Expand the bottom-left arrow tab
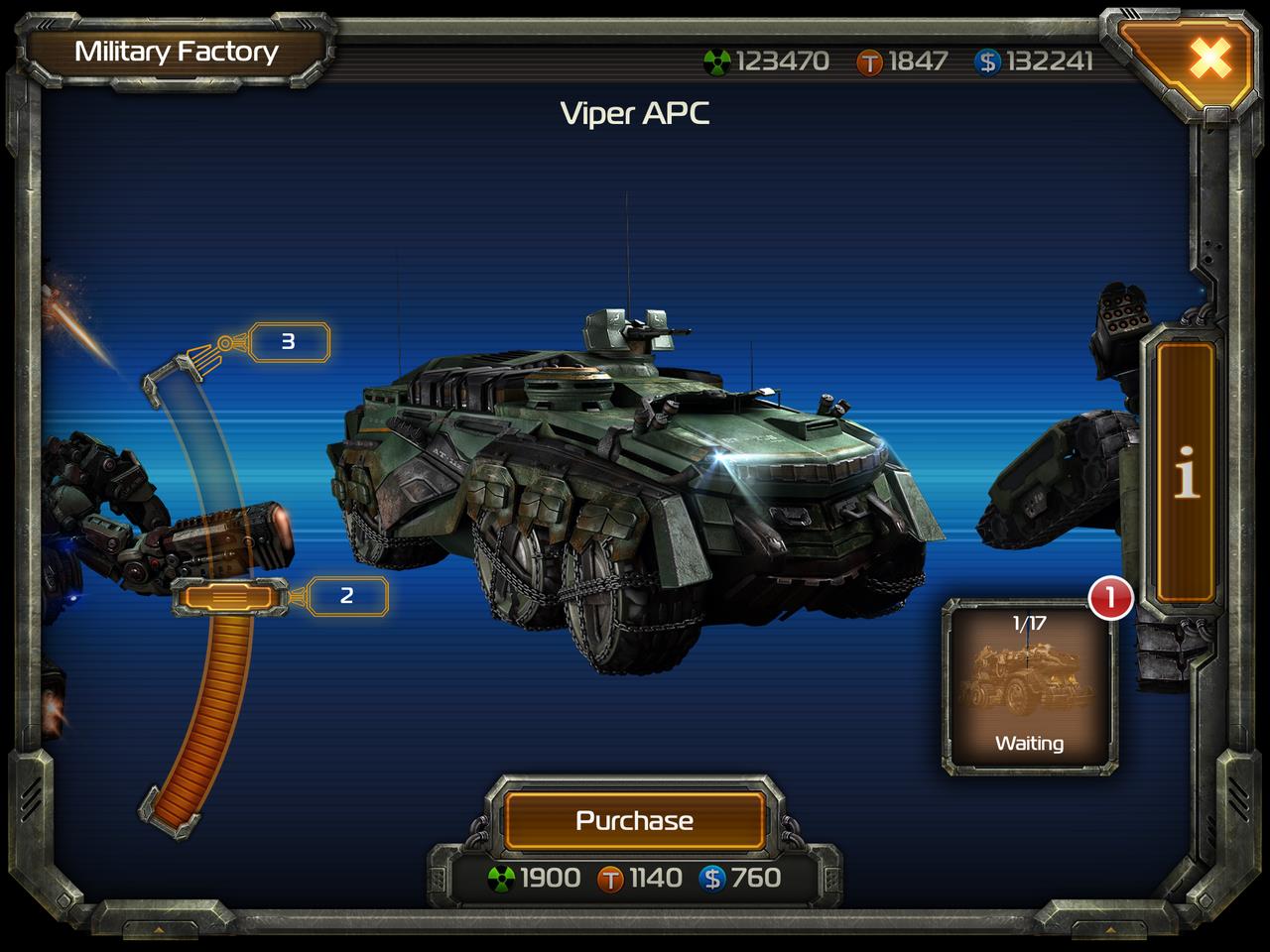The width and height of the screenshot is (1270, 952). [159, 930]
